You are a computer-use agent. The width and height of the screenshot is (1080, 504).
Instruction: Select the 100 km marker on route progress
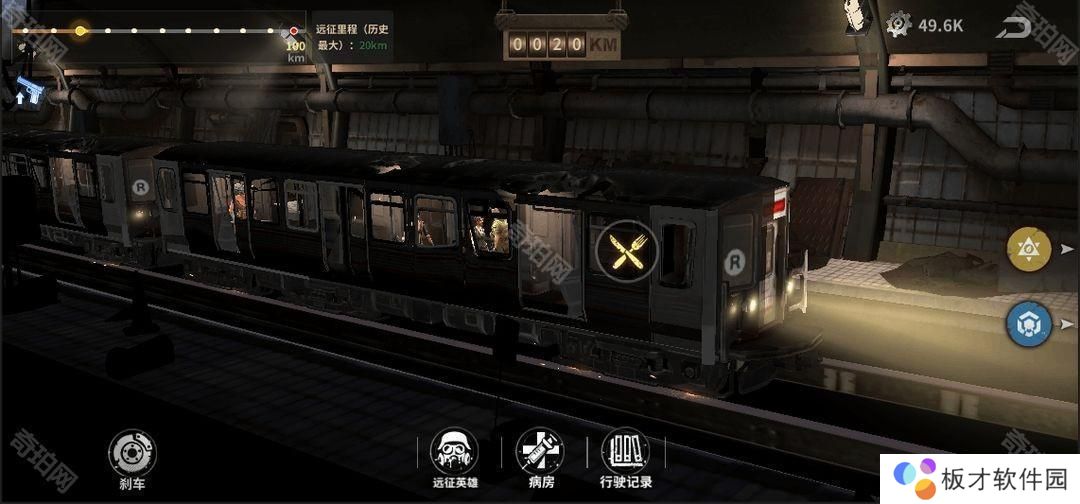(294, 33)
